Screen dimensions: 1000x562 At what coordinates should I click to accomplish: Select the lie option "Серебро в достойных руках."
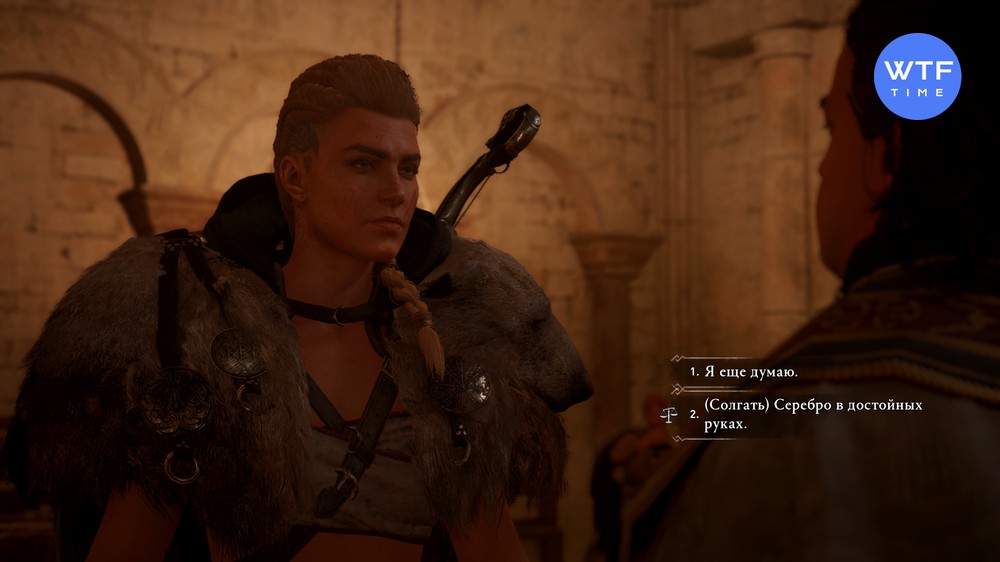(x=811, y=415)
